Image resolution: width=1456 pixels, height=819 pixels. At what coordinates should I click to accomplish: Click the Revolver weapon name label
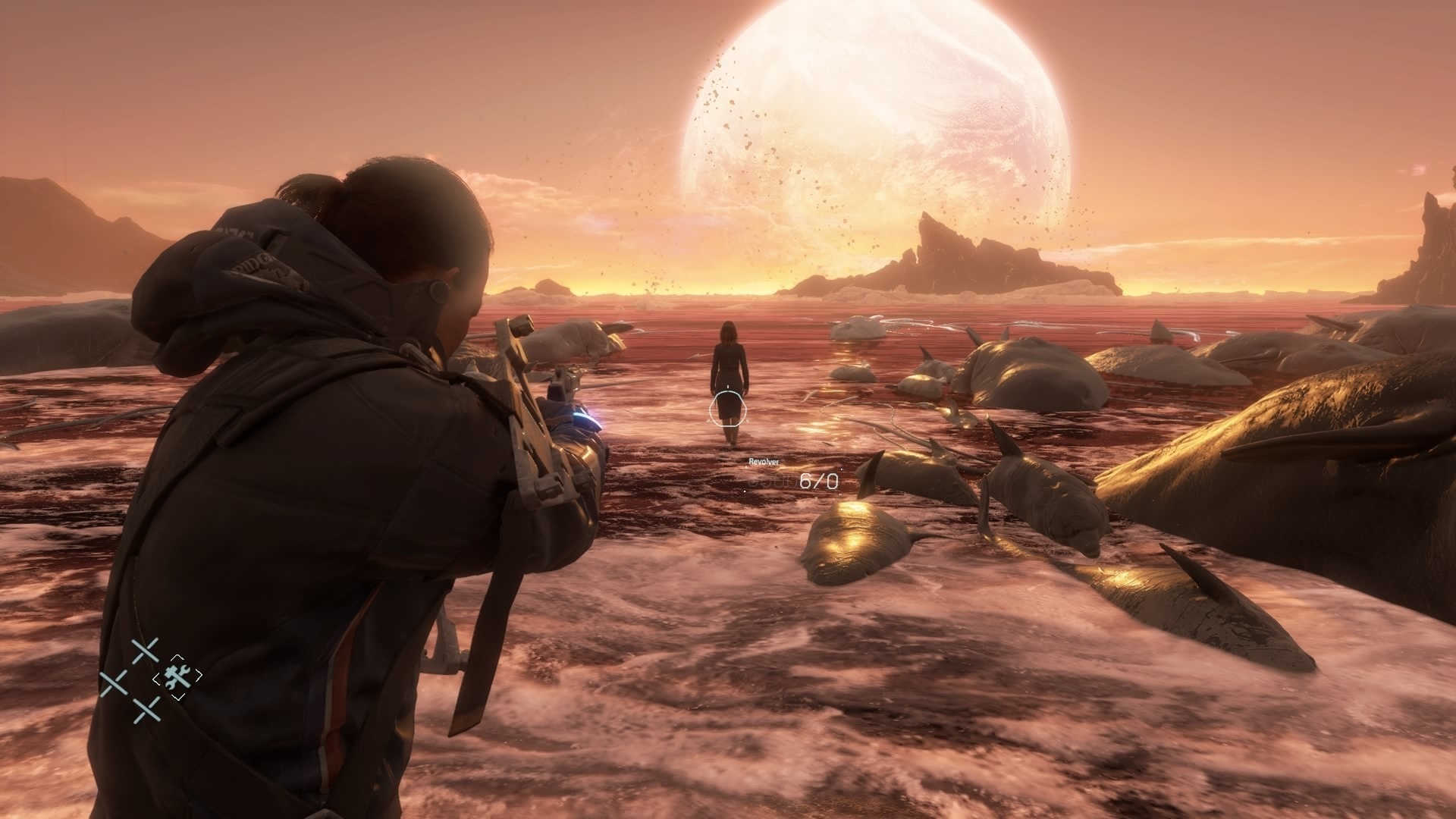pos(764,461)
